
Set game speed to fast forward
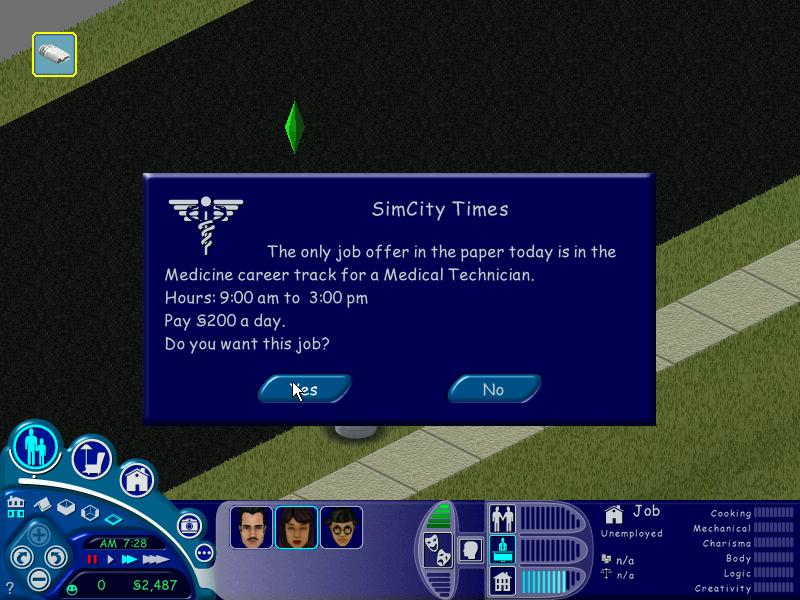[x=129, y=559]
